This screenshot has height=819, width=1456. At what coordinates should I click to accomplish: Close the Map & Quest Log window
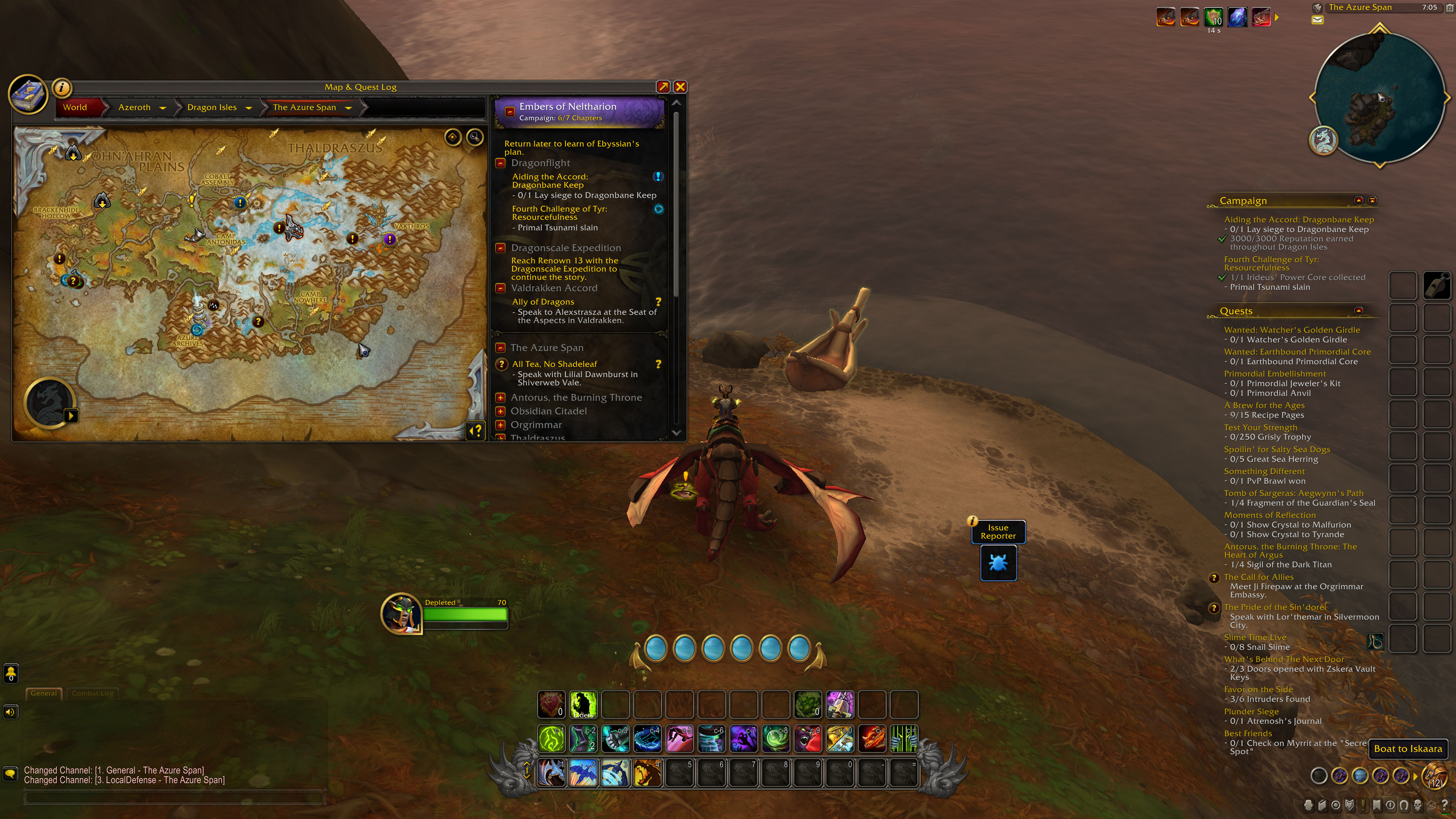coord(680,87)
